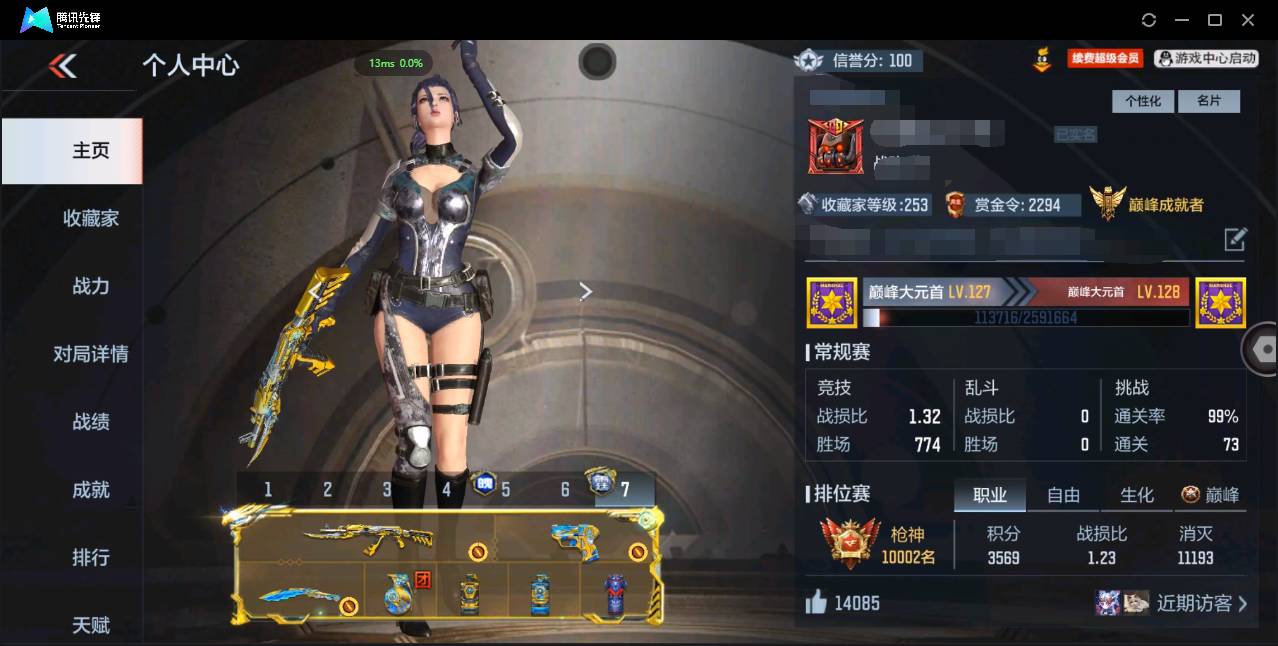This screenshot has width=1278, height=646.
Task: Click the 续费超级会员 button
Action: [1105, 58]
